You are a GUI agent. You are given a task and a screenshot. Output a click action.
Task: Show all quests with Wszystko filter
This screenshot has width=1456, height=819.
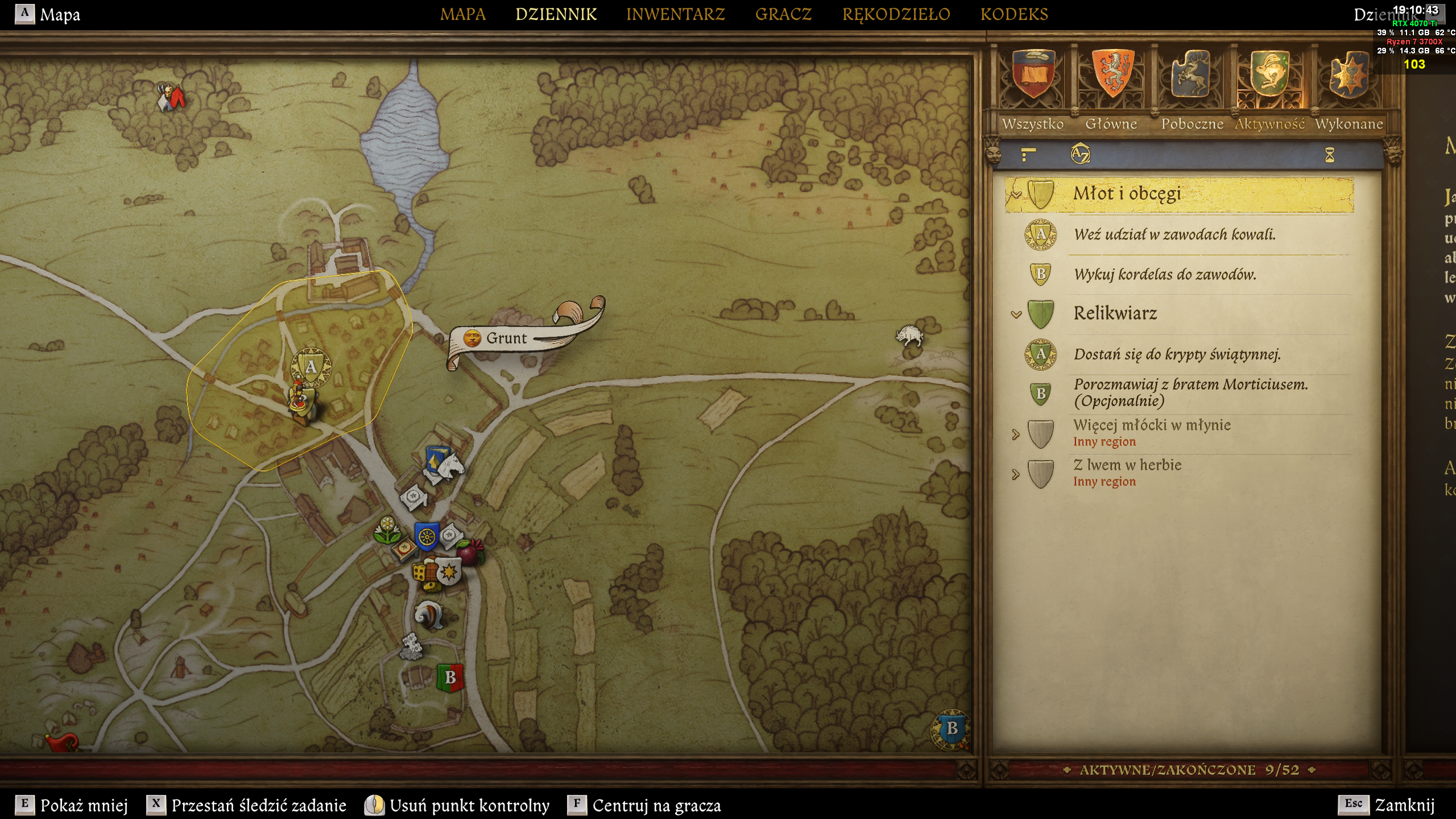point(1033,85)
